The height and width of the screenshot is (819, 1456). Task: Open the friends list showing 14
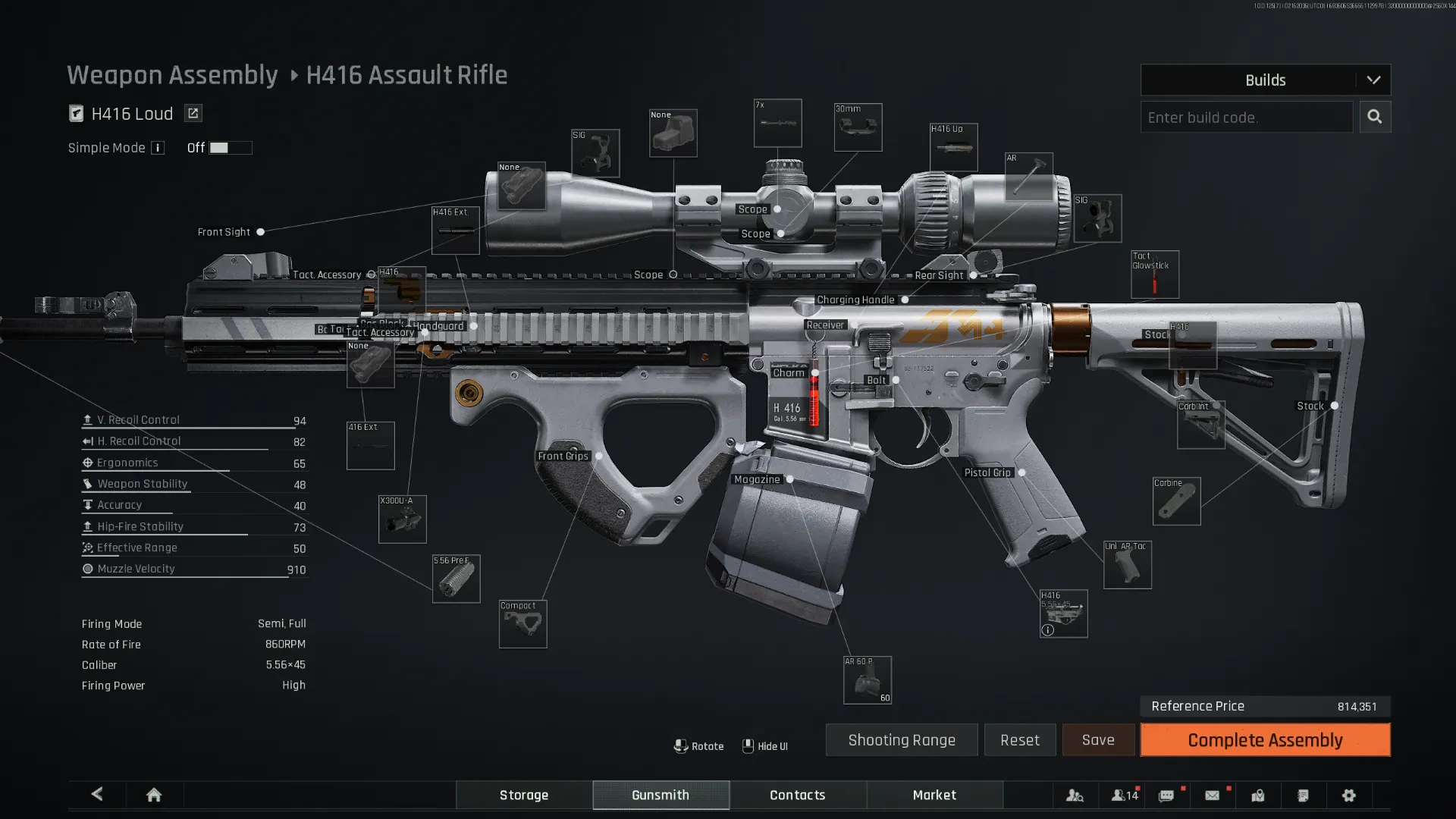click(x=1123, y=795)
